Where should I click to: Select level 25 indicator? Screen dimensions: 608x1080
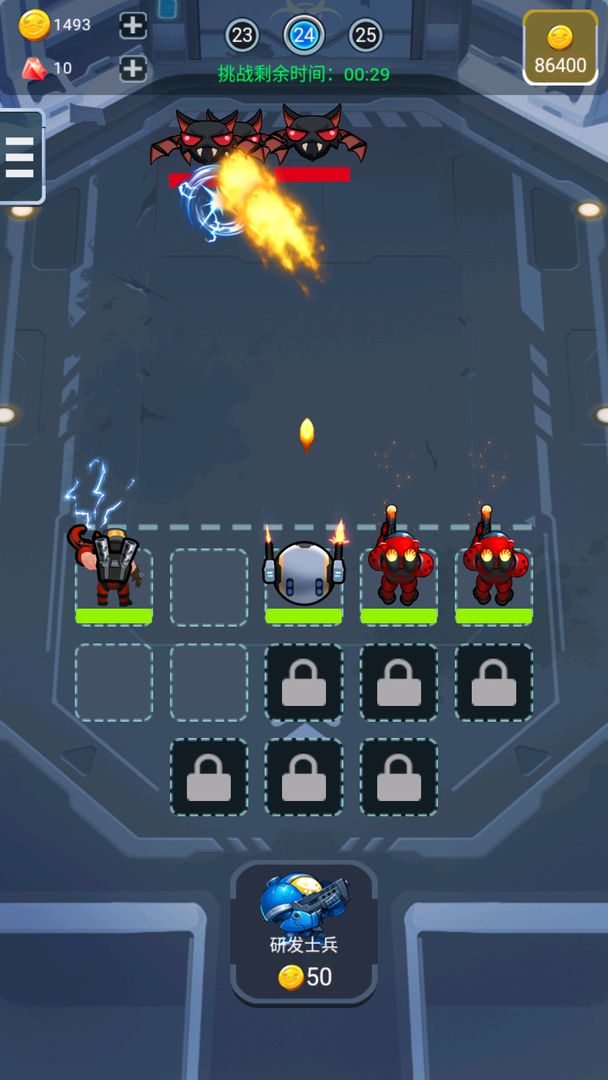(366, 36)
